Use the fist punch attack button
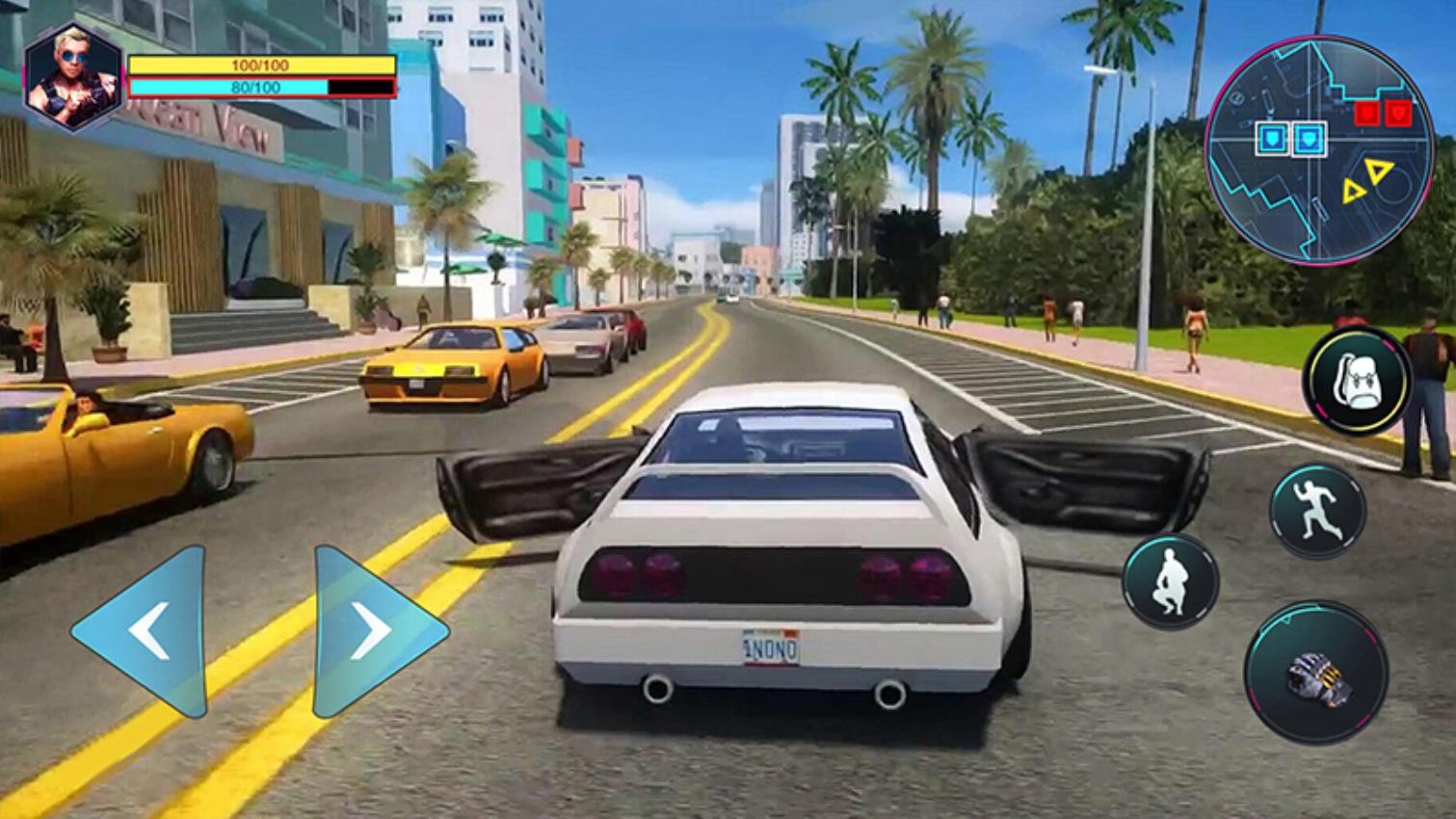The height and width of the screenshot is (819, 1456). pyautogui.click(x=1316, y=674)
